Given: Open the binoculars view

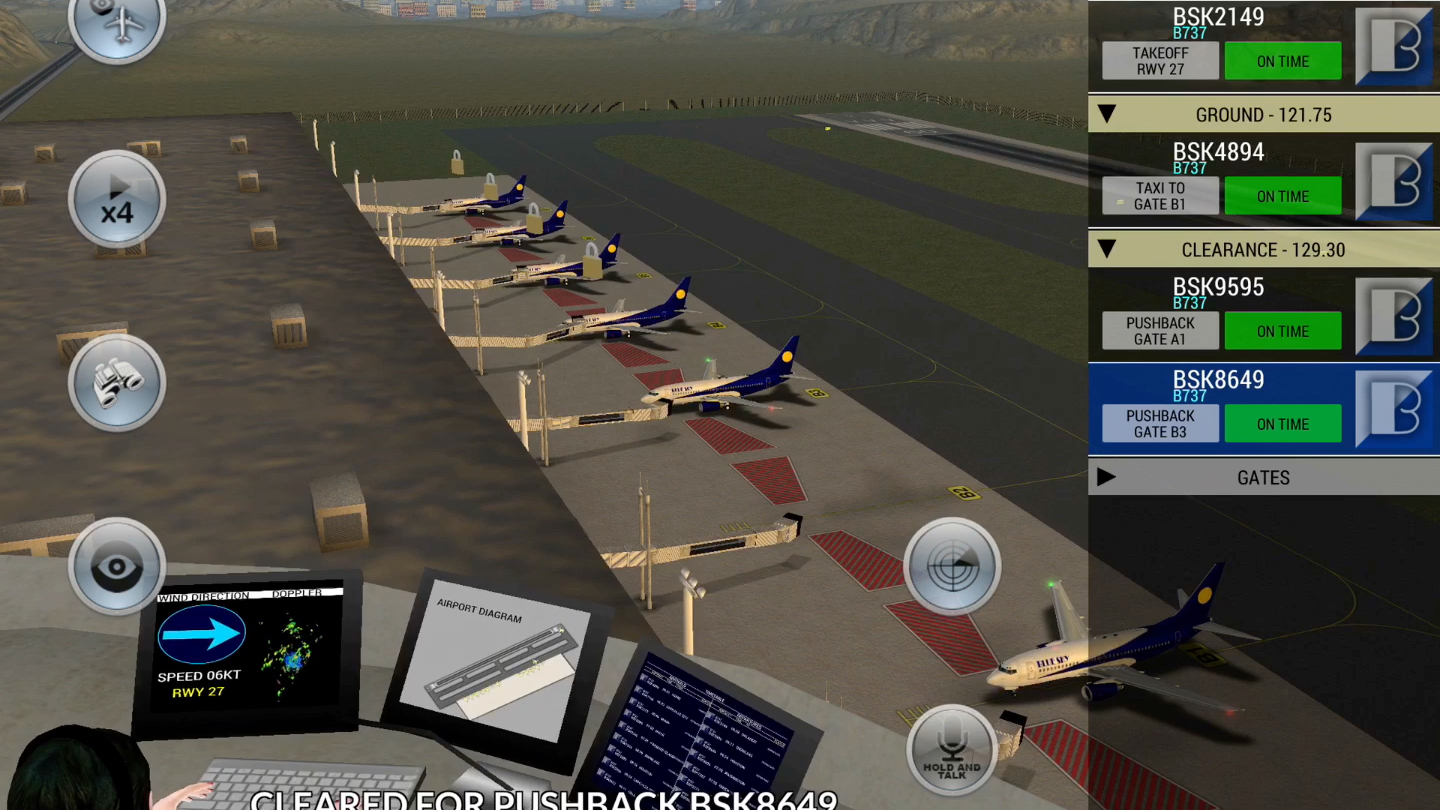Looking at the screenshot, I should pyautogui.click(x=117, y=383).
